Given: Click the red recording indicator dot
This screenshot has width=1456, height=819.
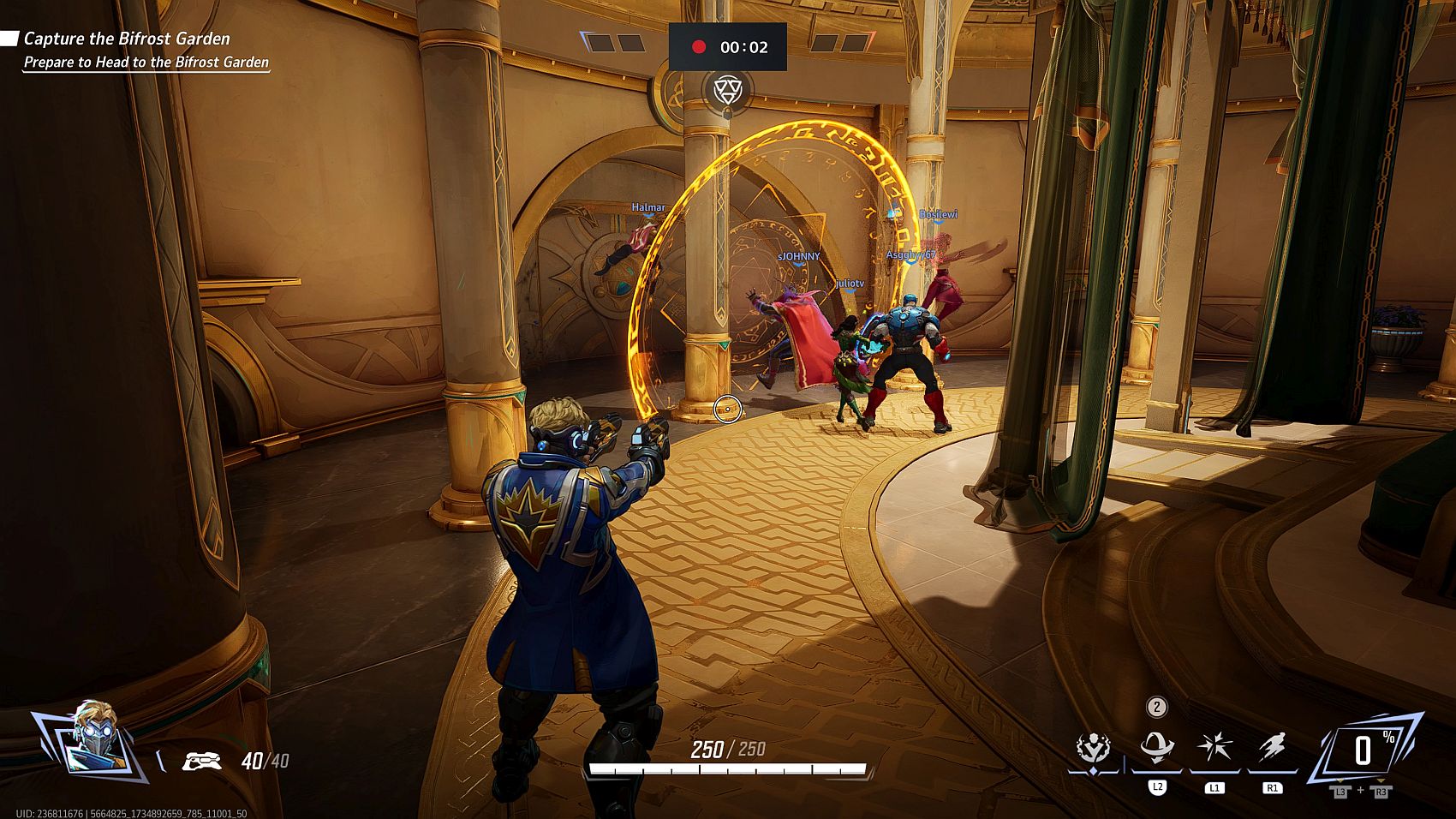Looking at the screenshot, I should point(699,47).
